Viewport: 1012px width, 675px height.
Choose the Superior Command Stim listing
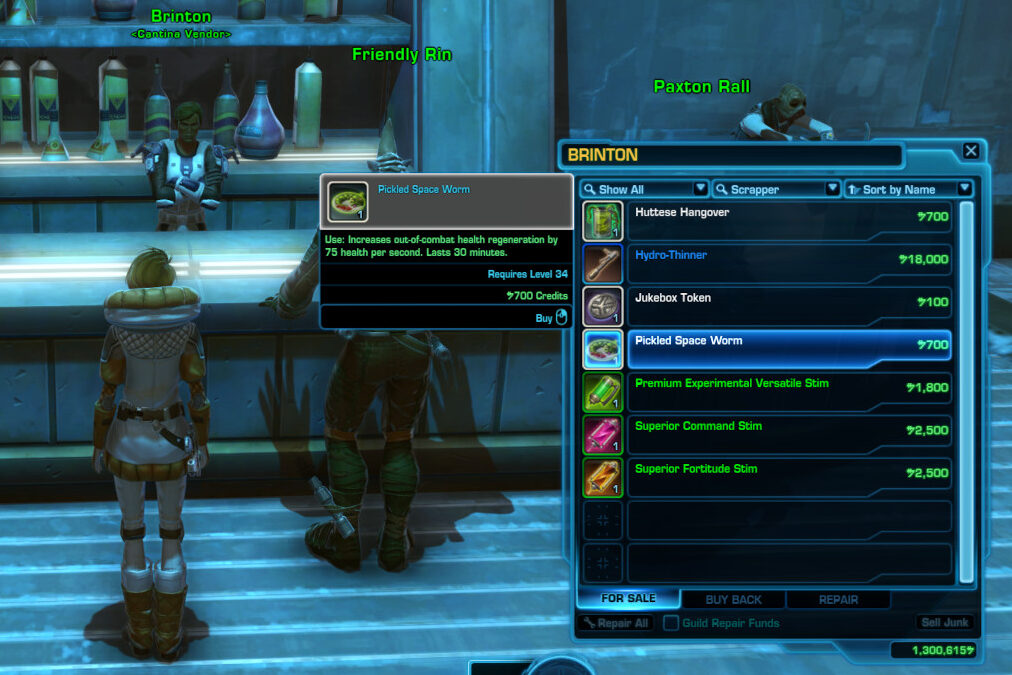pyautogui.click(x=788, y=435)
